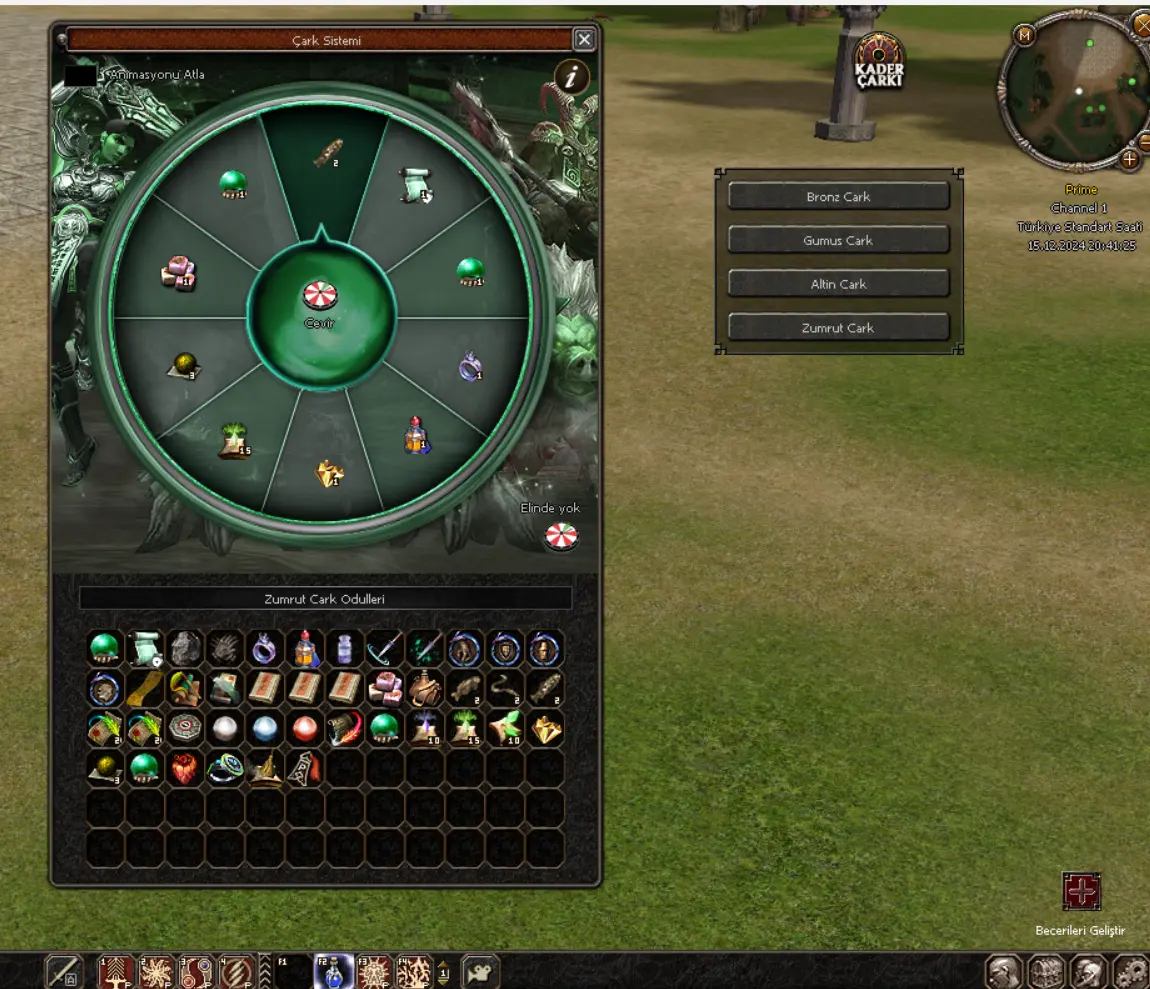Toggle the Animasyonu Atla checkbox
Screen dimensions: 1150x989
pyautogui.click(x=80, y=75)
